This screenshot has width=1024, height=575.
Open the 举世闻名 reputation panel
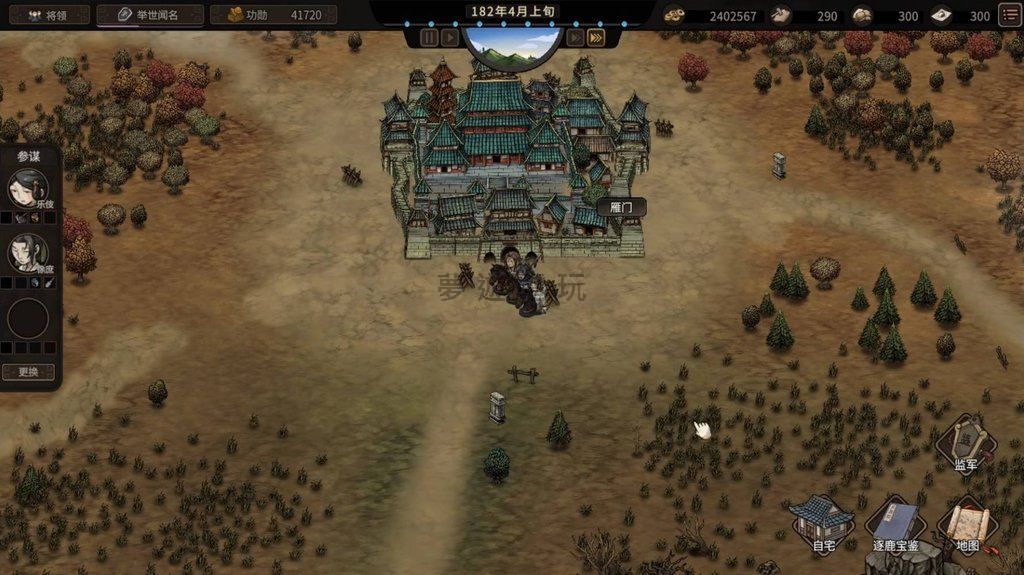pos(150,15)
